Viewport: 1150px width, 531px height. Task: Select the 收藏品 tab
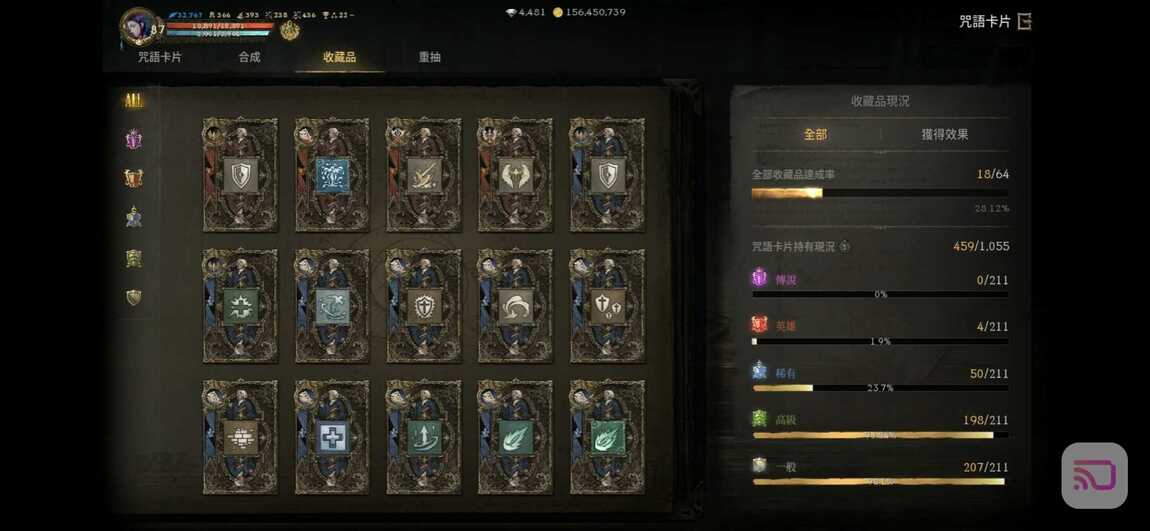pos(339,57)
